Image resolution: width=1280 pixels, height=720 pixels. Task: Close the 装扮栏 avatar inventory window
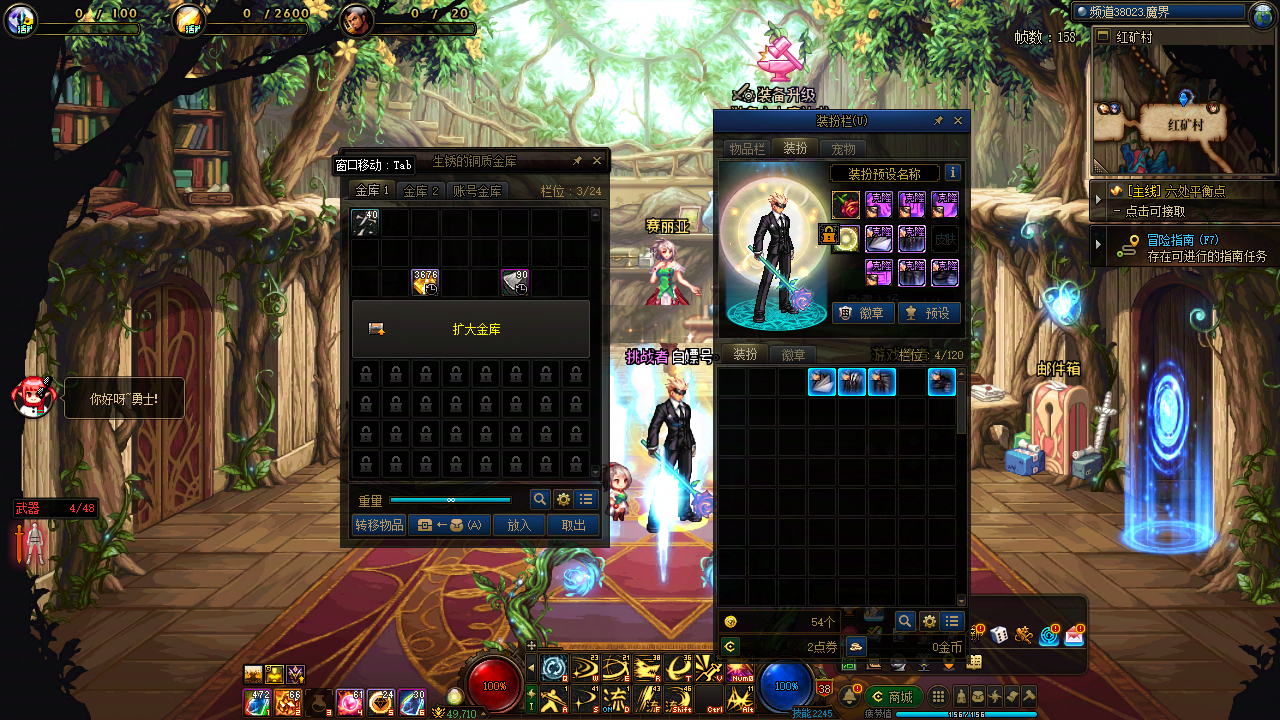pyautogui.click(x=958, y=121)
